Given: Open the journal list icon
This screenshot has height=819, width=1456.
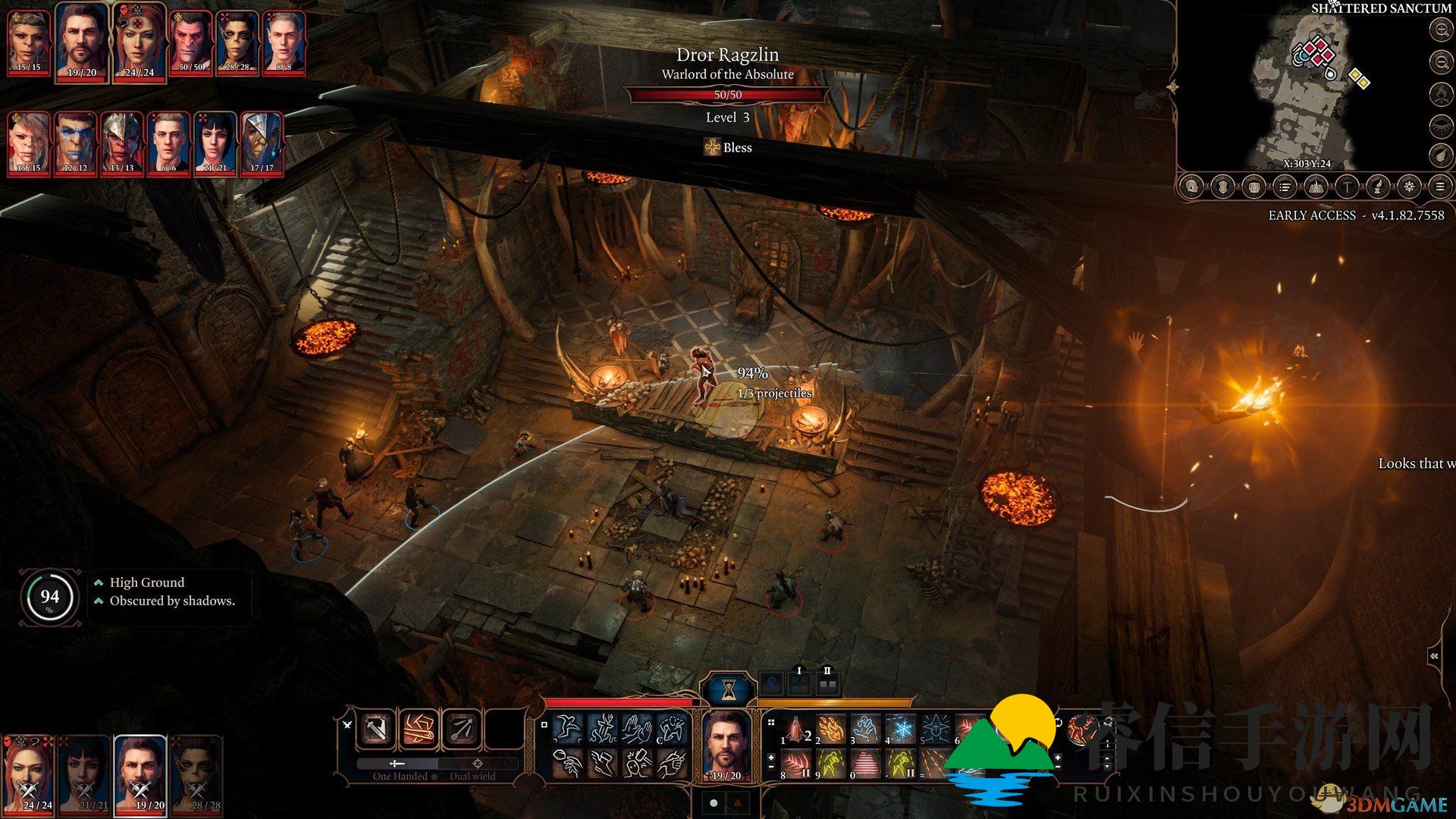Looking at the screenshot, I should (x=1284, y=187).
